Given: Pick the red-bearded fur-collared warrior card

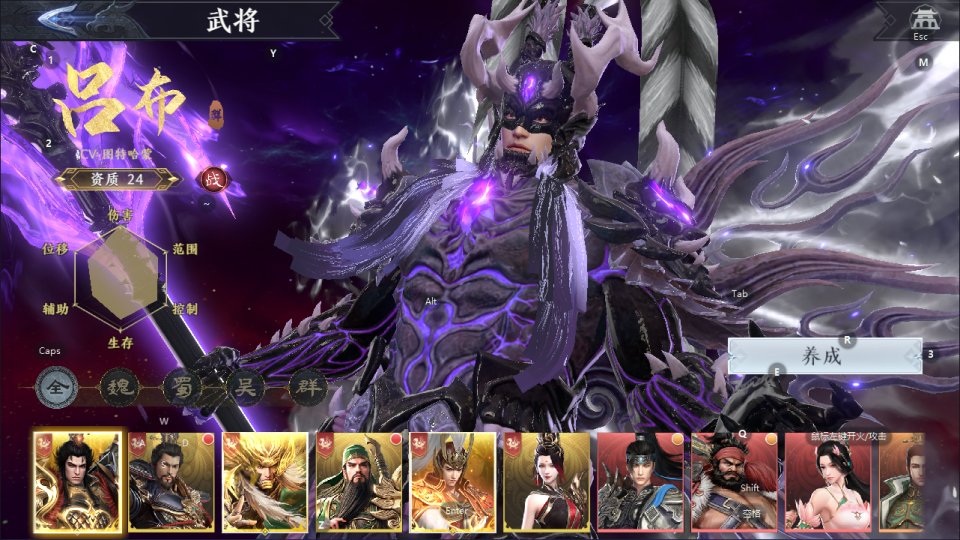Looking at the screenshot, I should (735, 481).
